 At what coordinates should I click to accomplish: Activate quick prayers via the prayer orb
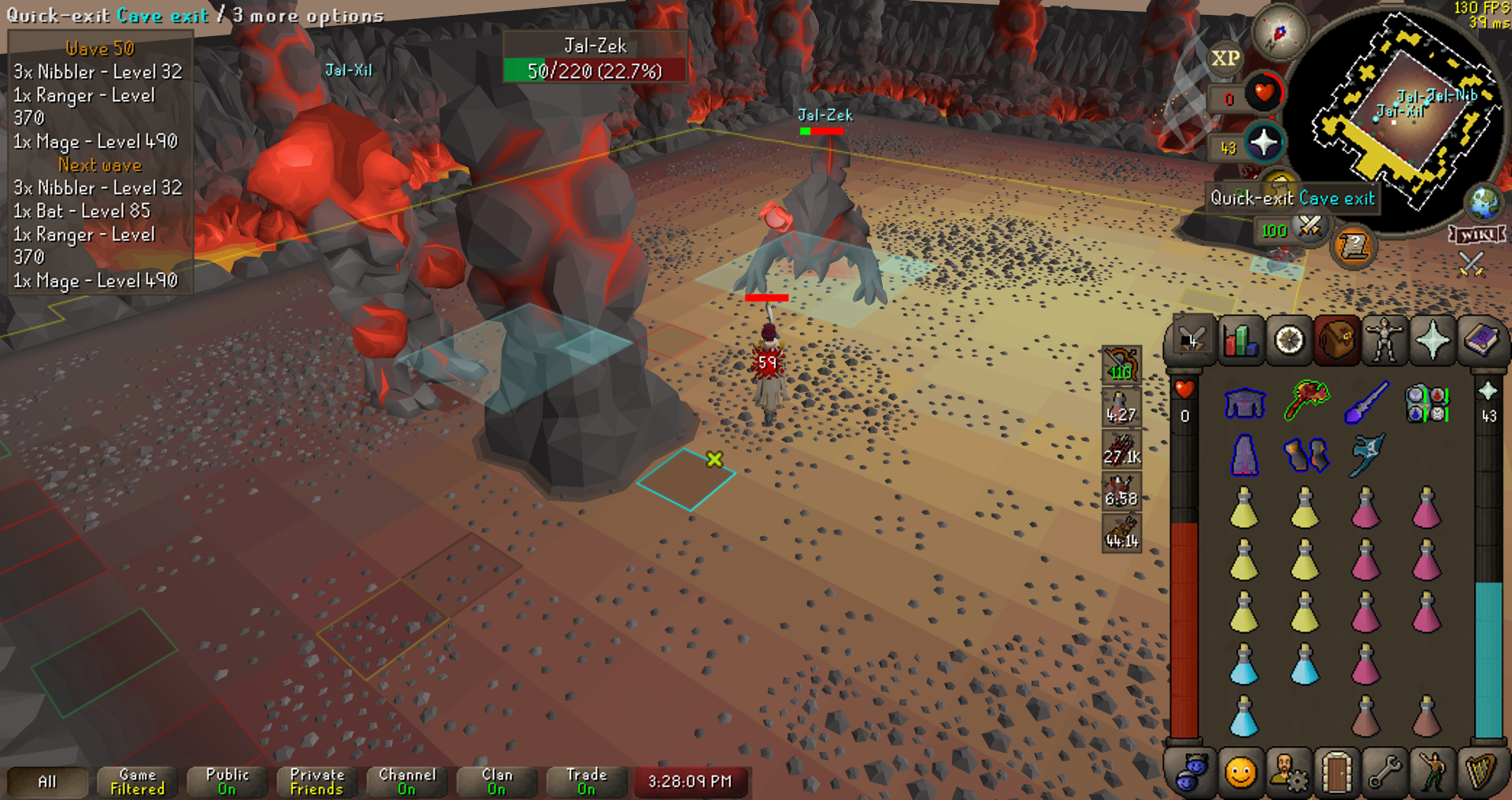tap(1263, 144)
